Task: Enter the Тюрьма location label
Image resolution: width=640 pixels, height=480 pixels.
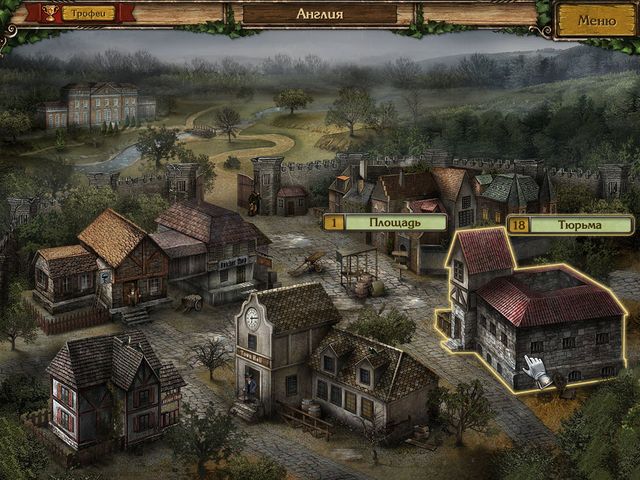Action: click(x=568, y=225)
